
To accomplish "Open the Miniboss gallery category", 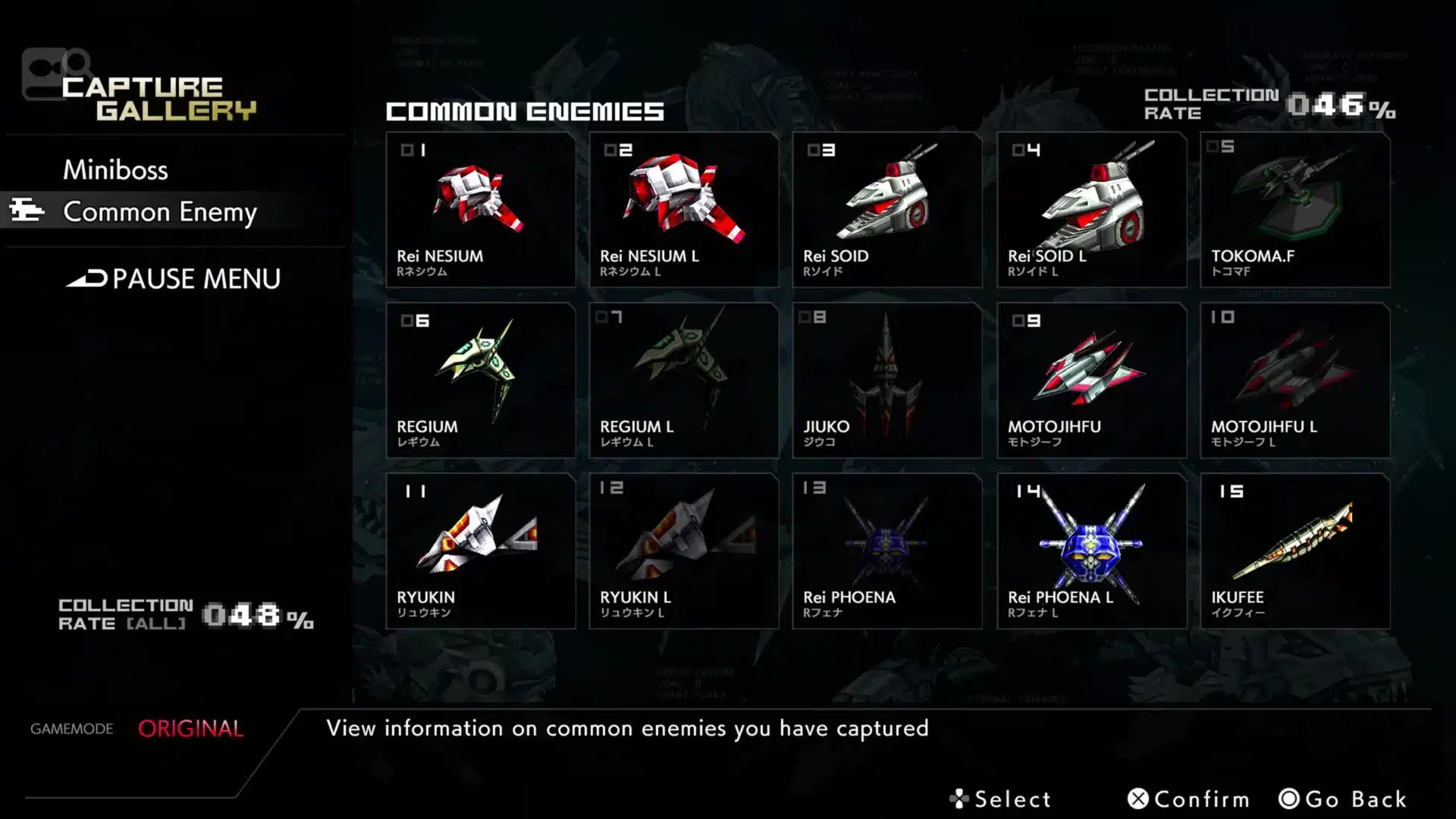I will click(x=115, y=170).
